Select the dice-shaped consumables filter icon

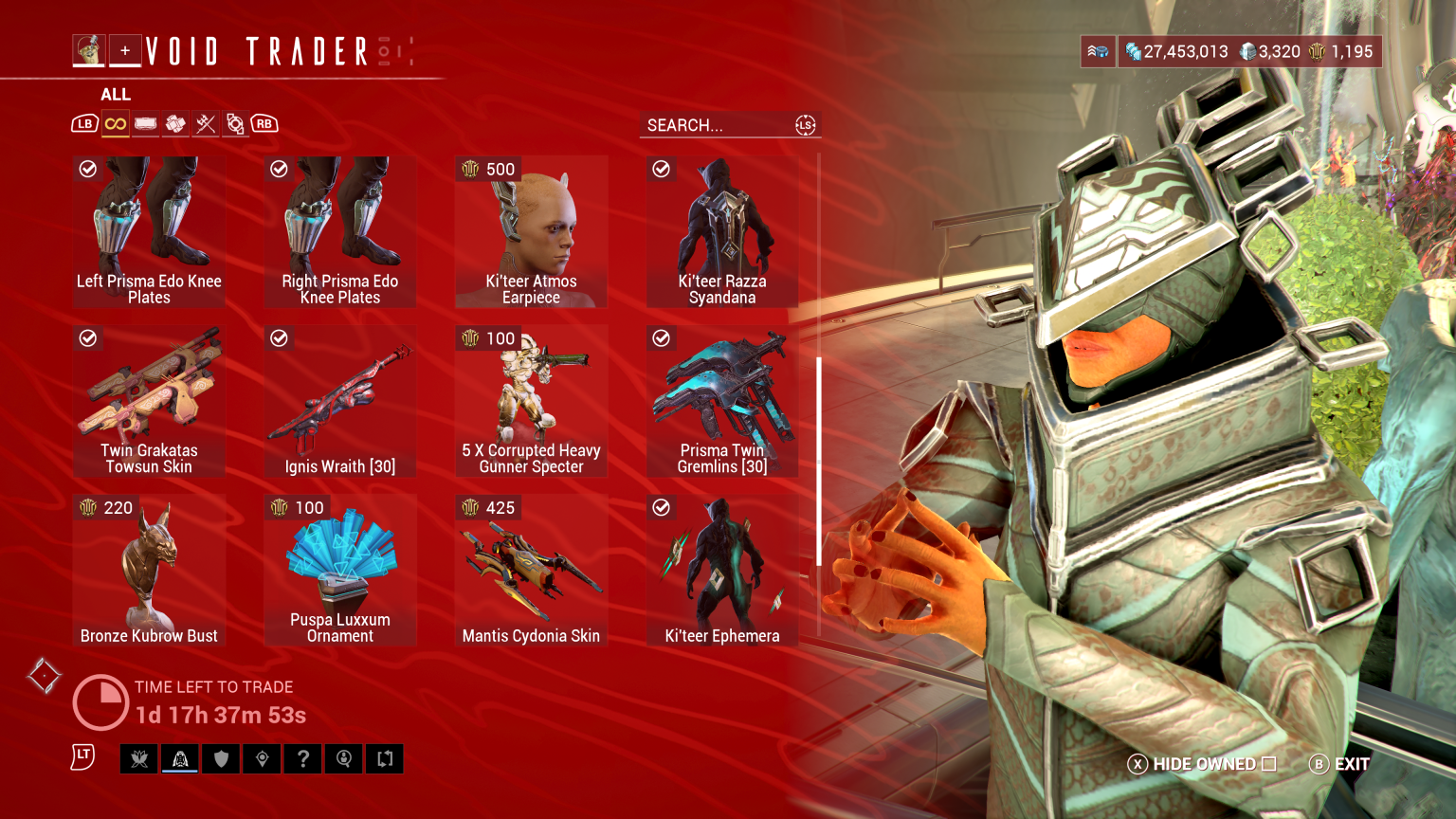point(175,123)
